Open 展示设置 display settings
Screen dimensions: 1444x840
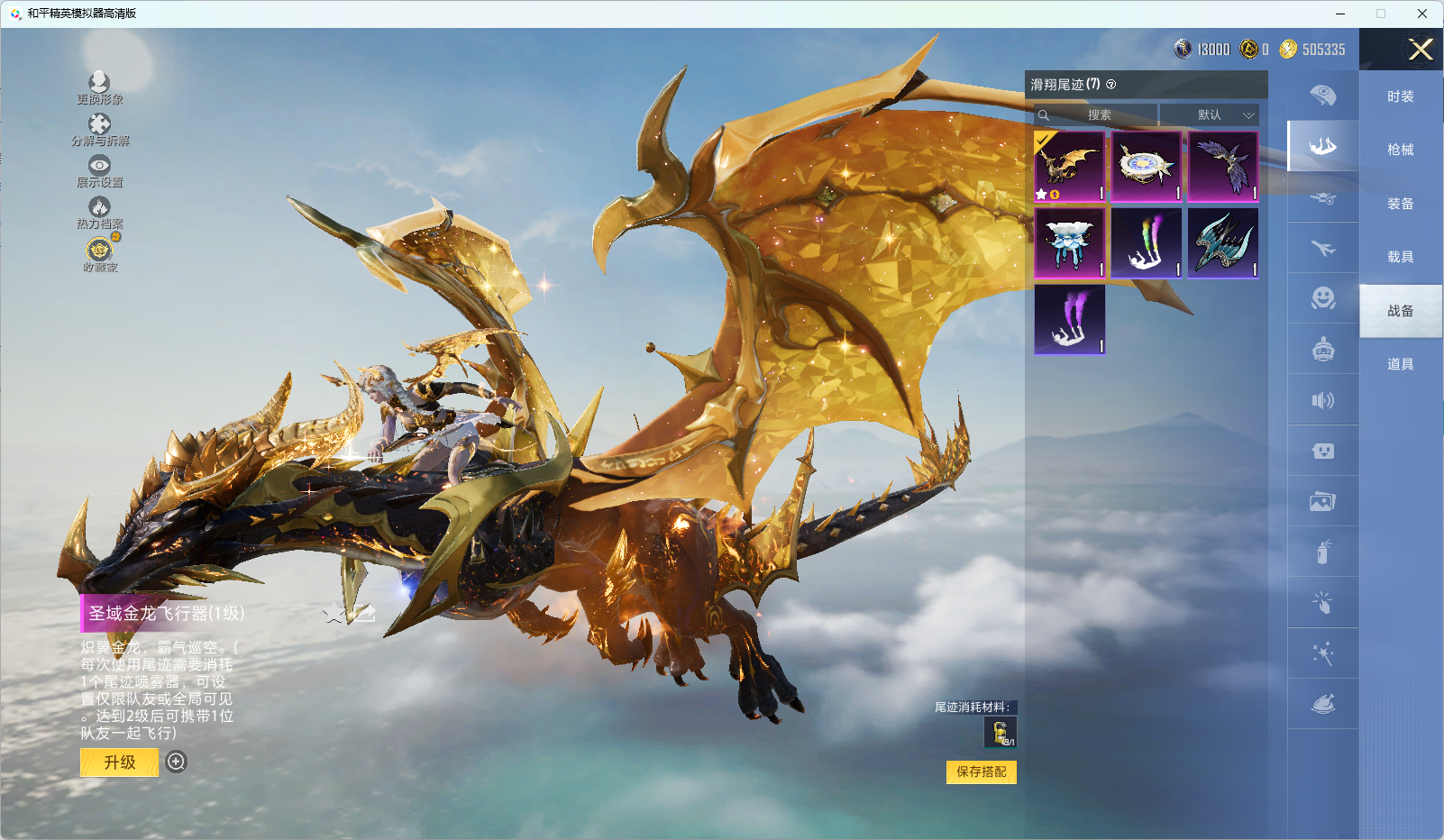(x=99, y=171)
